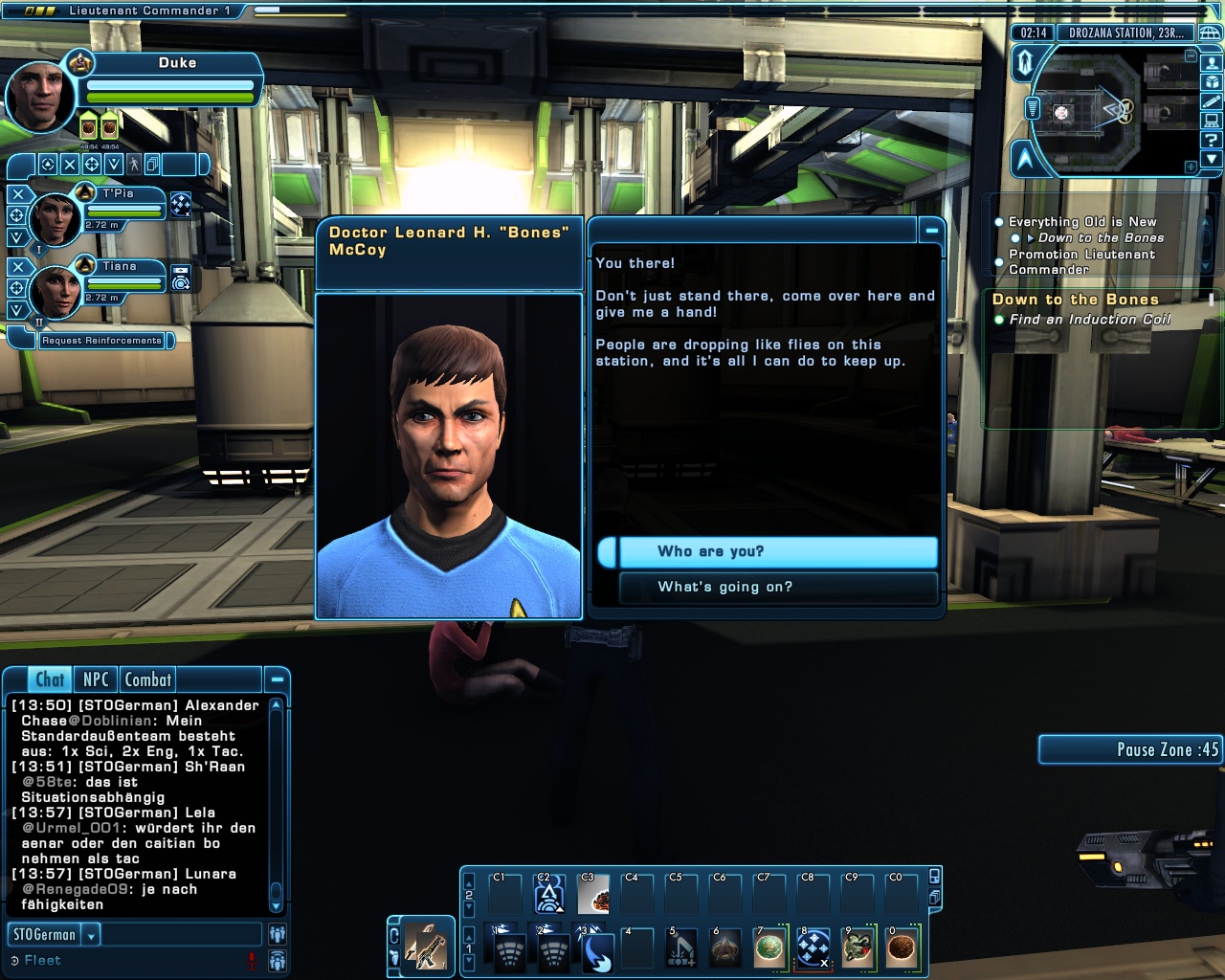The width and height of the screenshot is (1225, 980).
Task: Select T'Pia's portrait in the team list
Action: (55, 218)
